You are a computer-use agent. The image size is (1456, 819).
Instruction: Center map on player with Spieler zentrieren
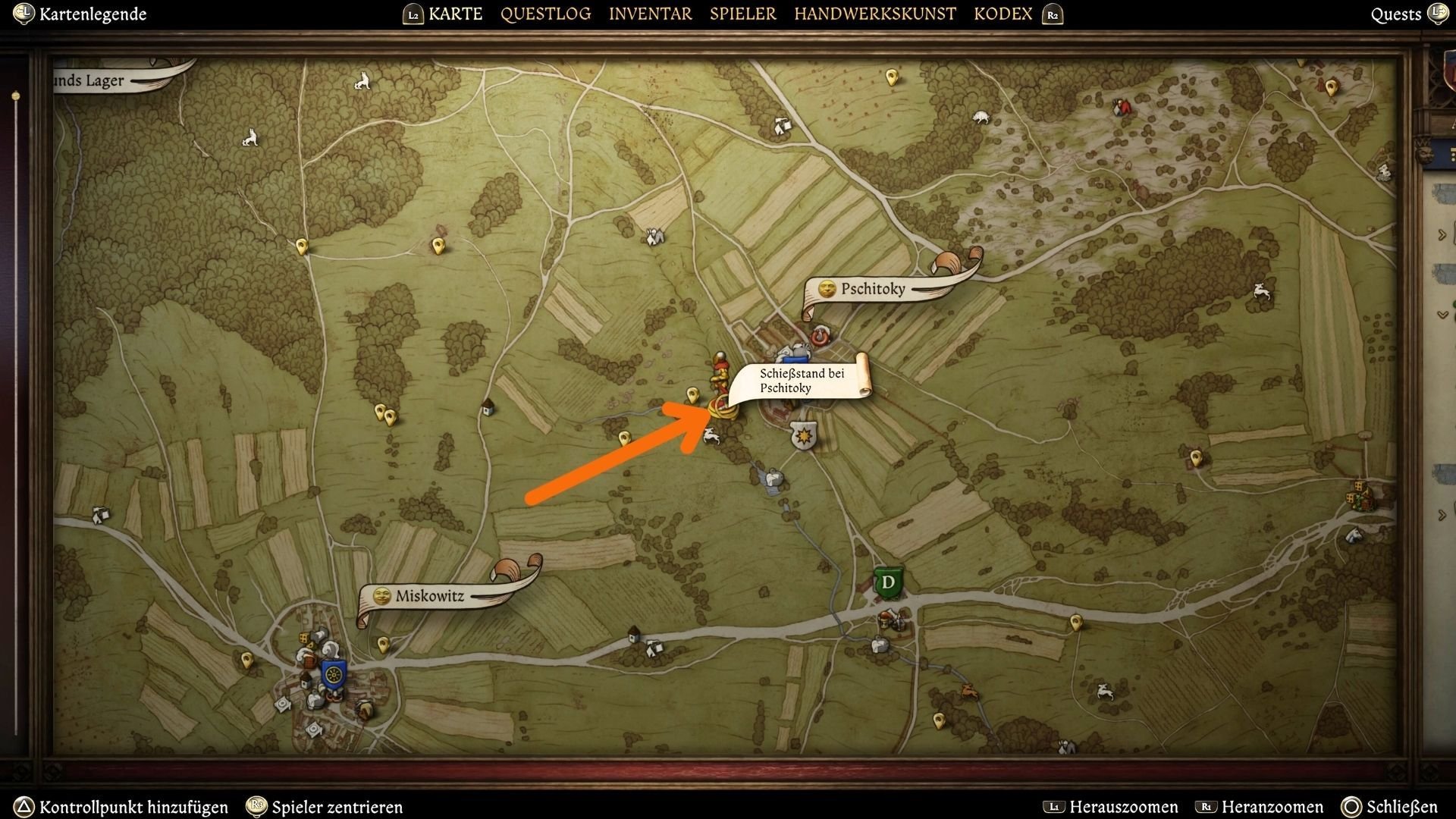[x=337, y=807]
